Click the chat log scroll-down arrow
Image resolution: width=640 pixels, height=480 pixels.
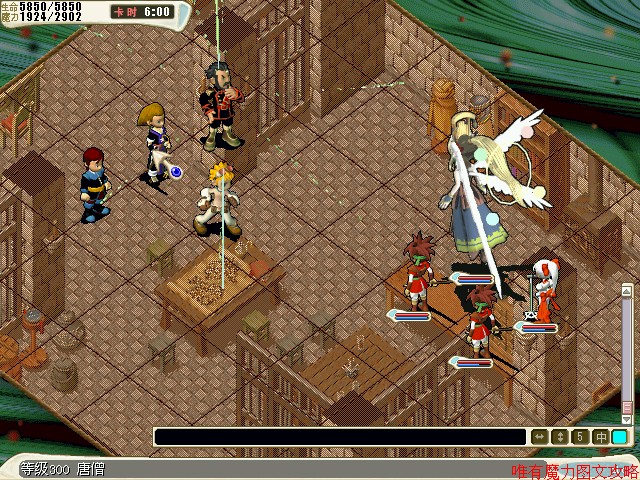tap(628, 420)
